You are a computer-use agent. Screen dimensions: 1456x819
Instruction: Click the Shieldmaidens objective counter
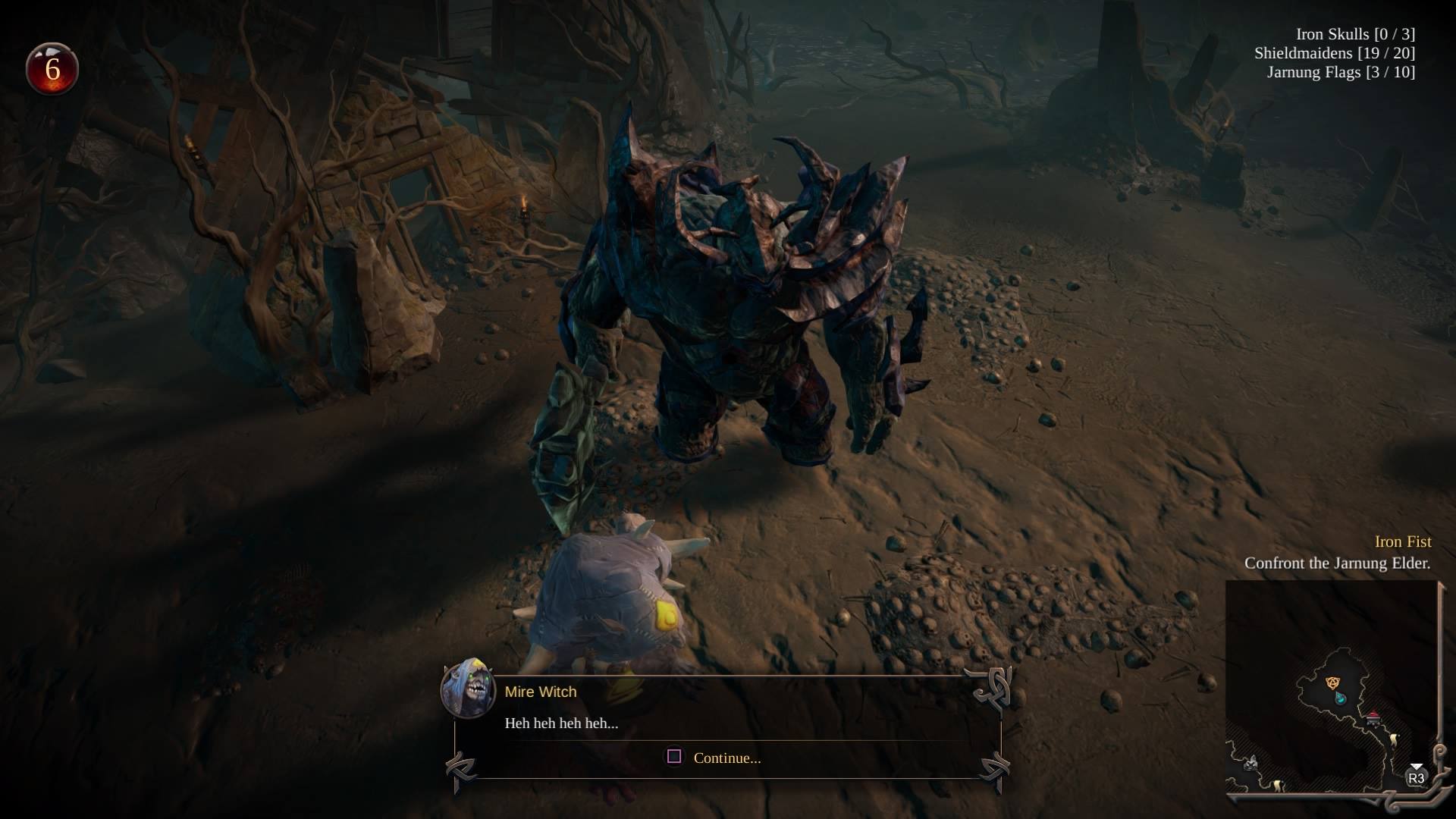(1334, 53)
